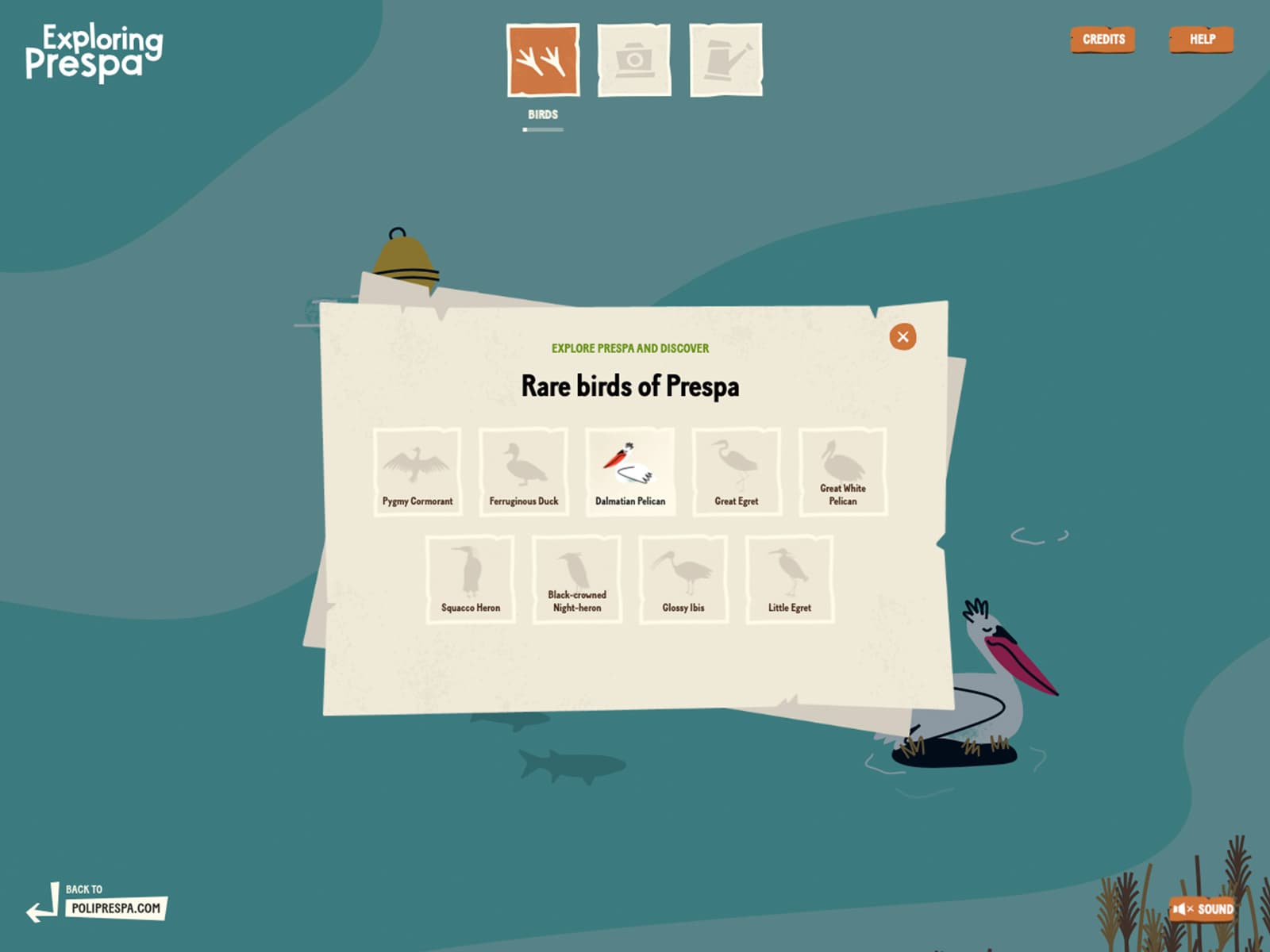Close the Rare birds of Prespa panel

click(x=902, y=337)
